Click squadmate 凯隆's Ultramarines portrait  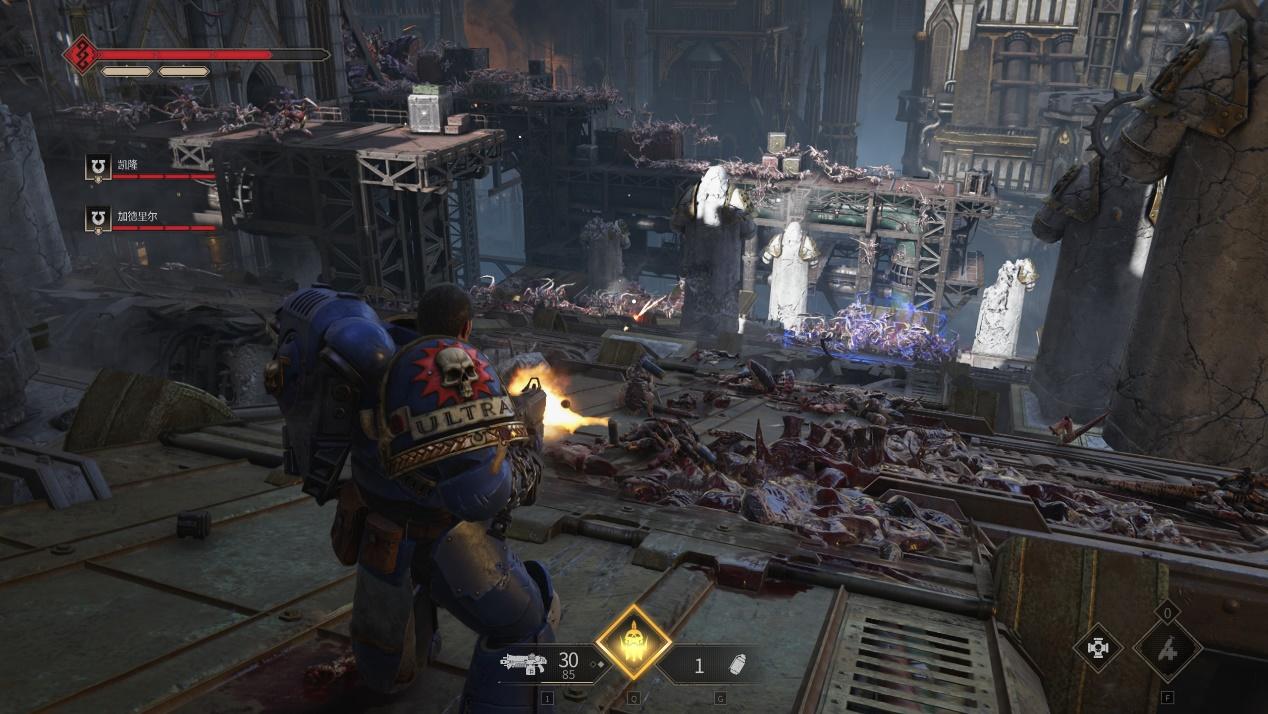(x=98, y=167)
